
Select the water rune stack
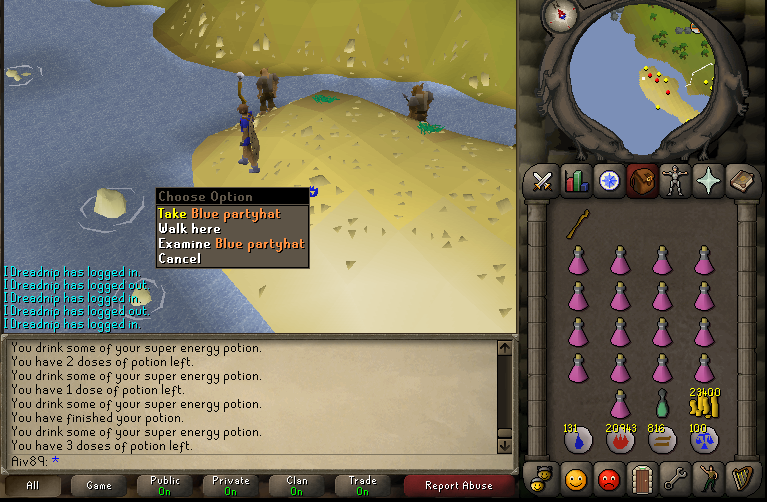click(x=577, y=439)
